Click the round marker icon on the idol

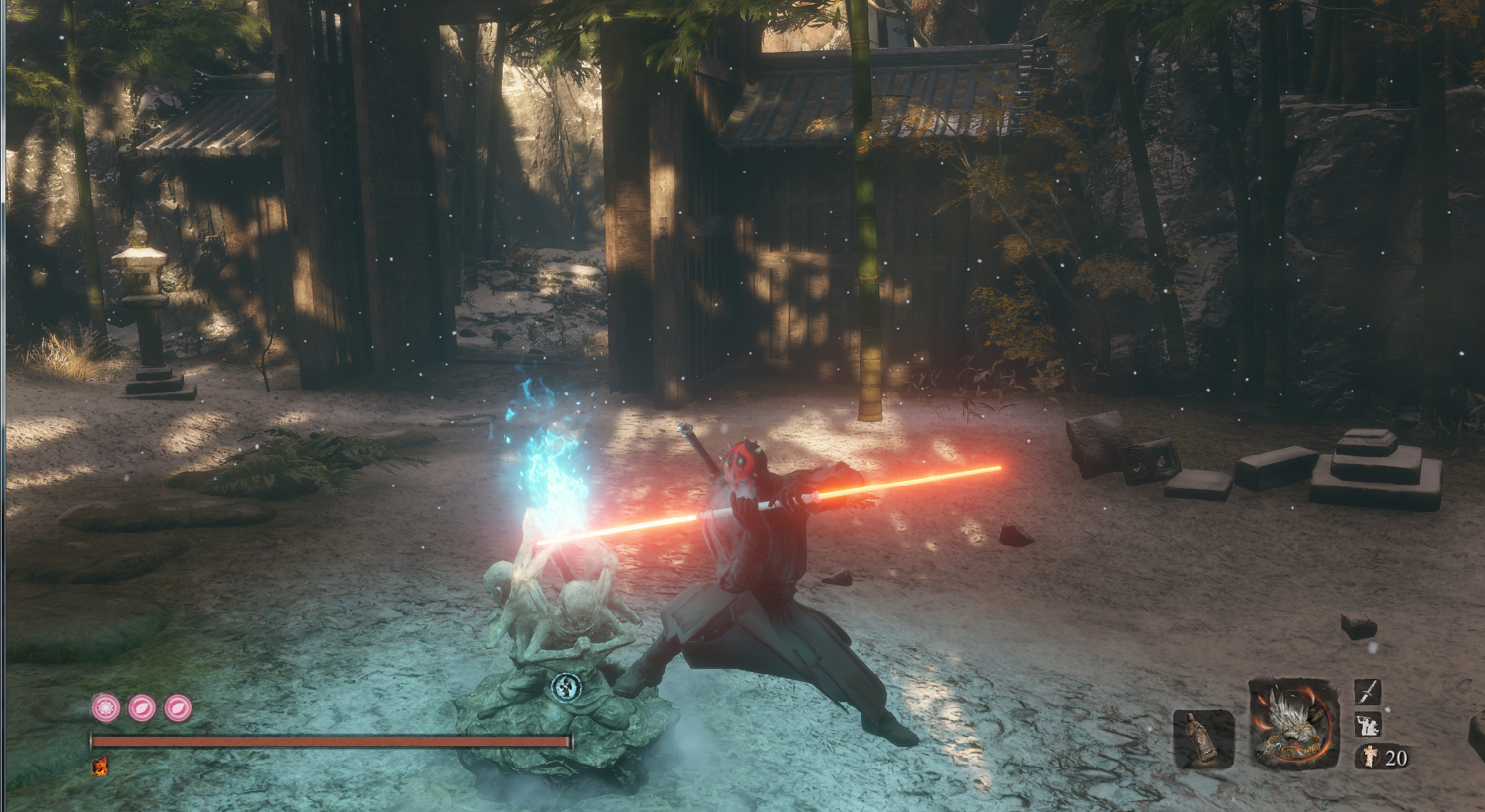point(566,687)
